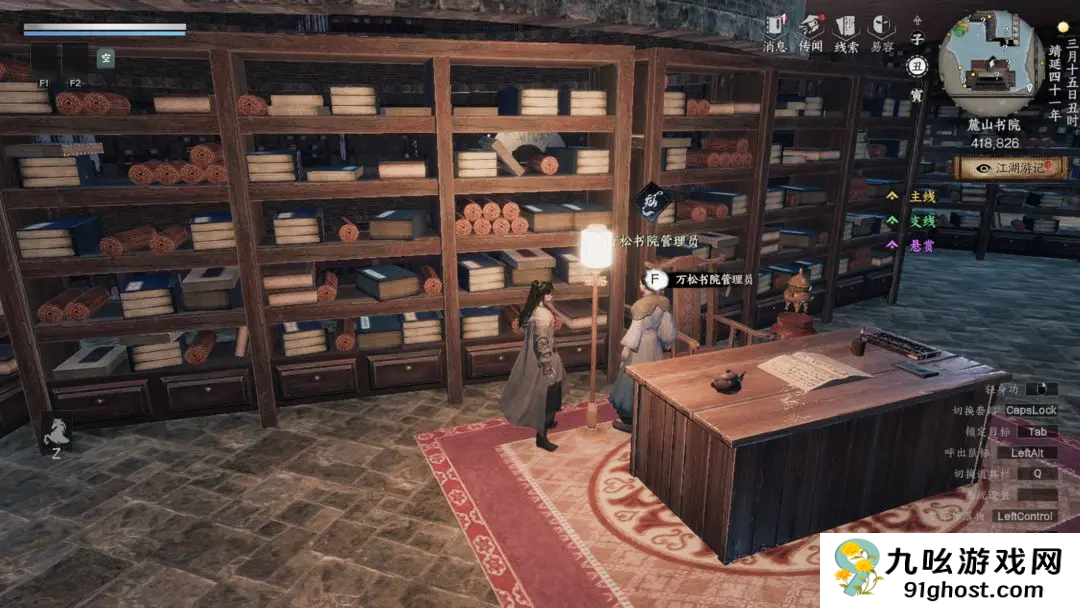Click the horse mount icon
Viewport: 1080px width, 608px height.
coord(55,430)
